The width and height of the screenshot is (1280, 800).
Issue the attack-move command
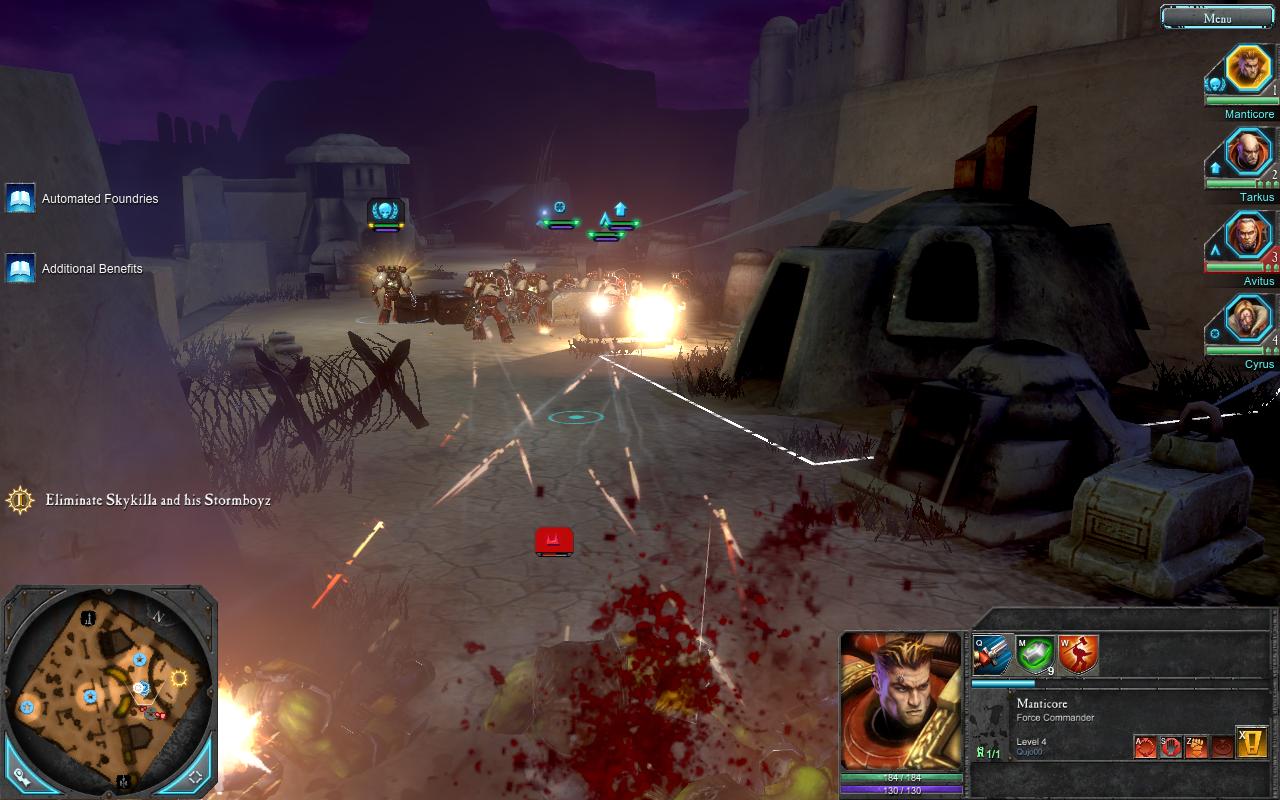1145,746
